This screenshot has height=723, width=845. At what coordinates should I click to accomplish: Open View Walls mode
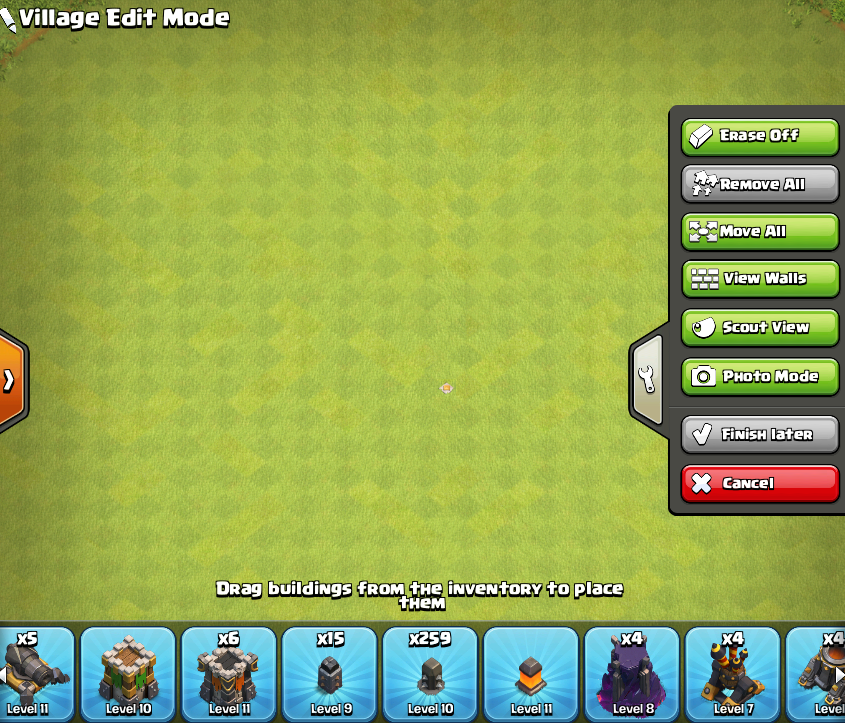point(760,279)
